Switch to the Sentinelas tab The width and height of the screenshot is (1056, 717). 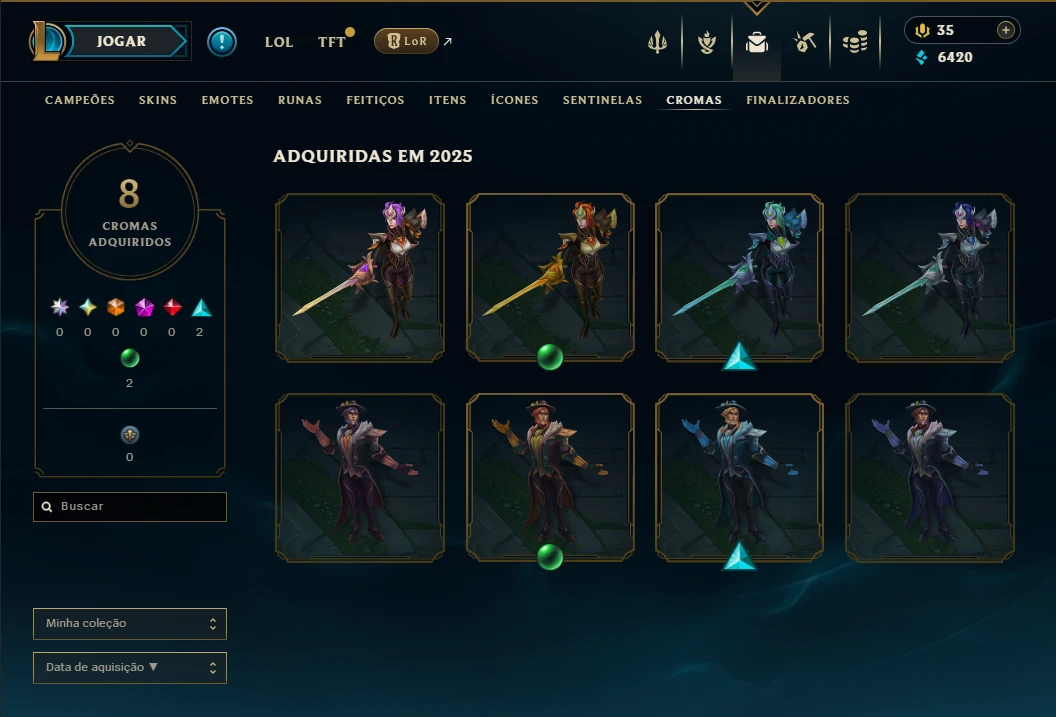click(x=602, y=100)
